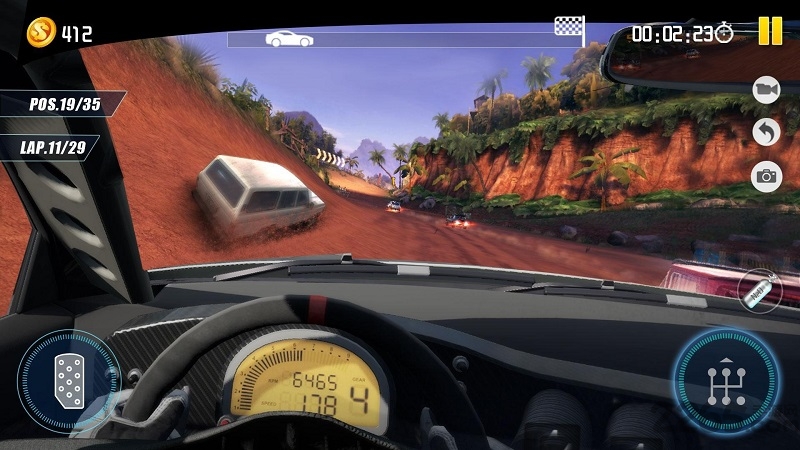Switch camera view with the video camera icon

click(767, 90)
